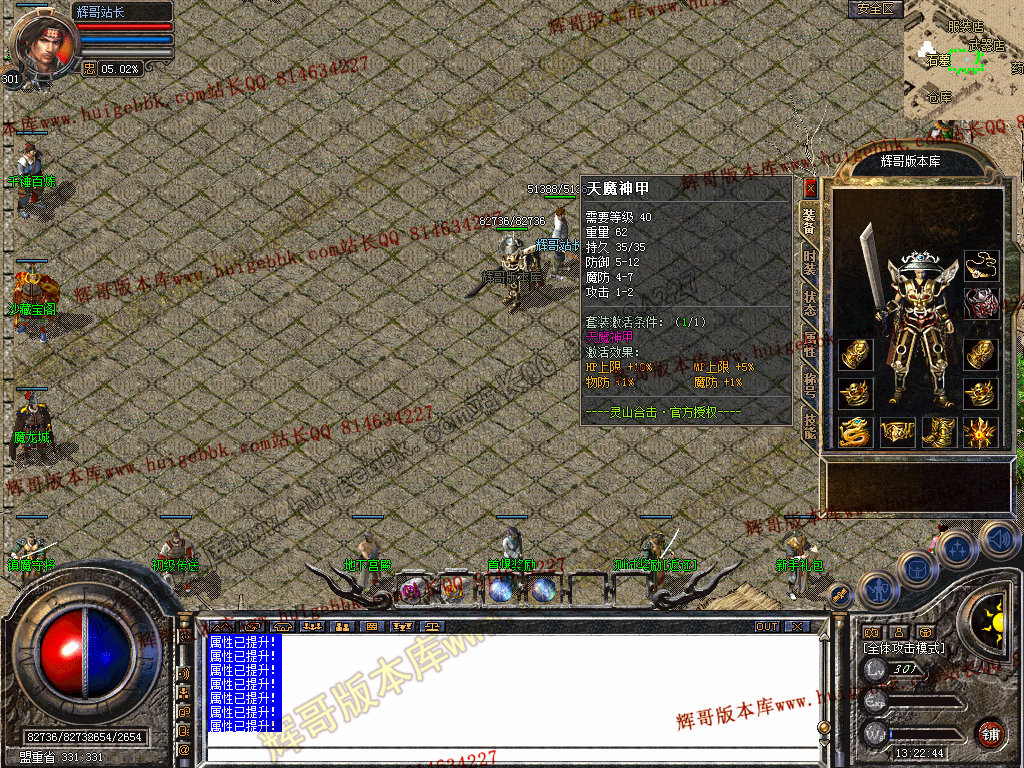Select the necklace equipment slot
The width and height of the screenshot is (1024, 768).
pos(980,266)
